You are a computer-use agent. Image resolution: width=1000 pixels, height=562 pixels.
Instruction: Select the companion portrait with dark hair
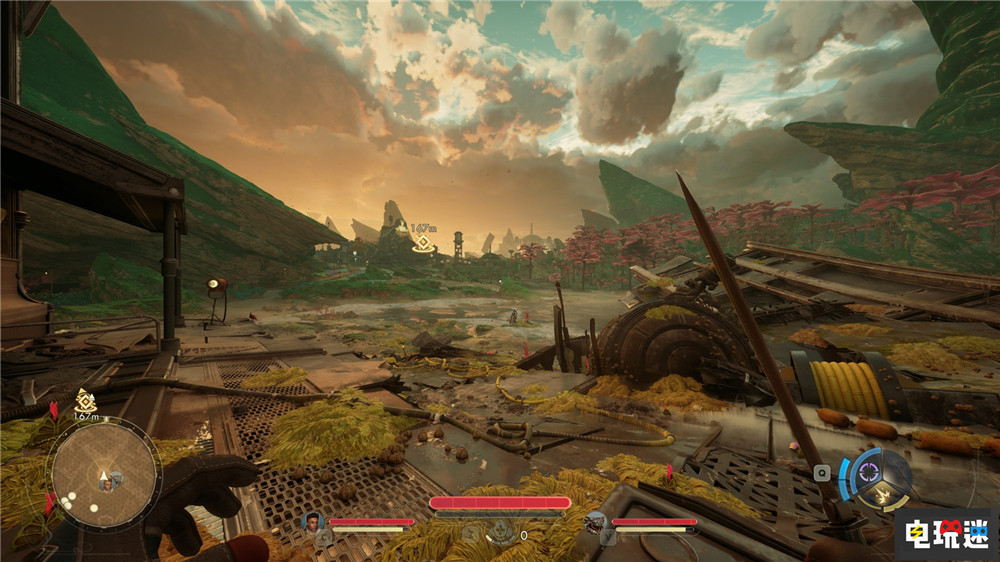coord(312,521)
